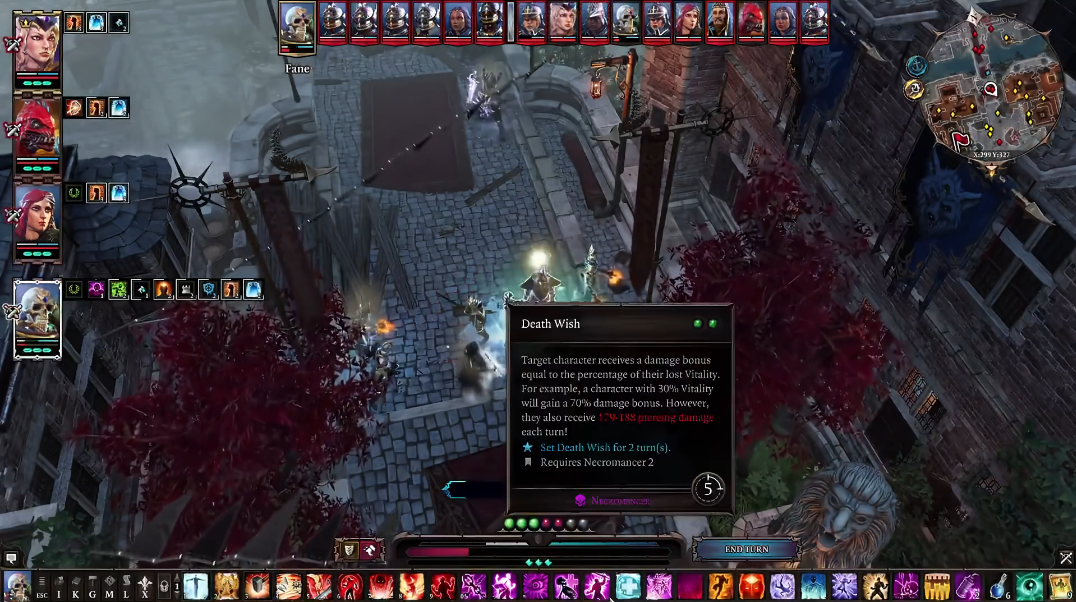This screenshot has height=602, width=1076.
Task: Toggle the crossed swords icon at right edge
Action: 1066,558
